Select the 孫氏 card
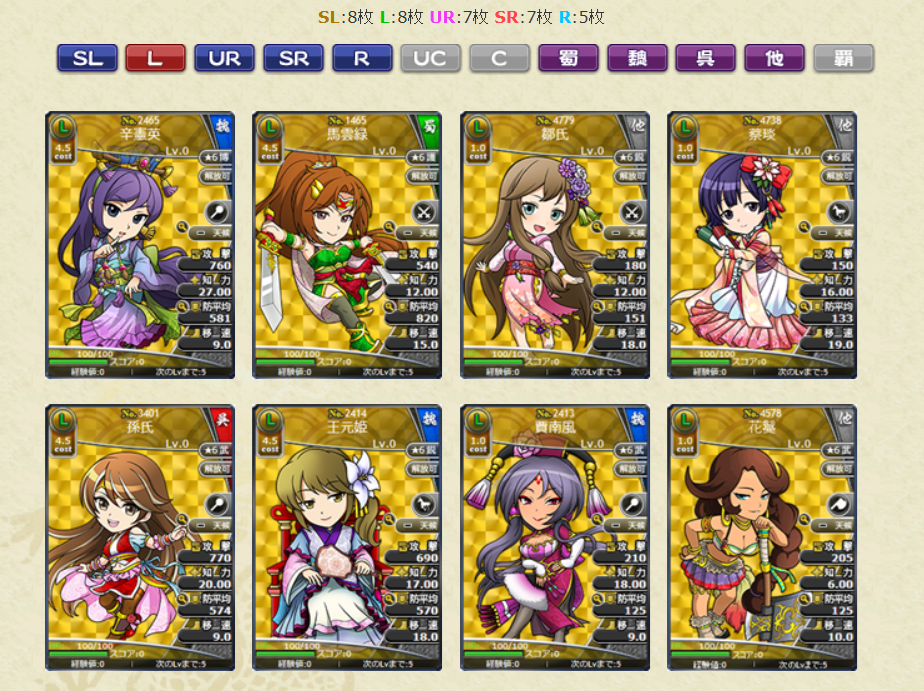 click(140, 537)
